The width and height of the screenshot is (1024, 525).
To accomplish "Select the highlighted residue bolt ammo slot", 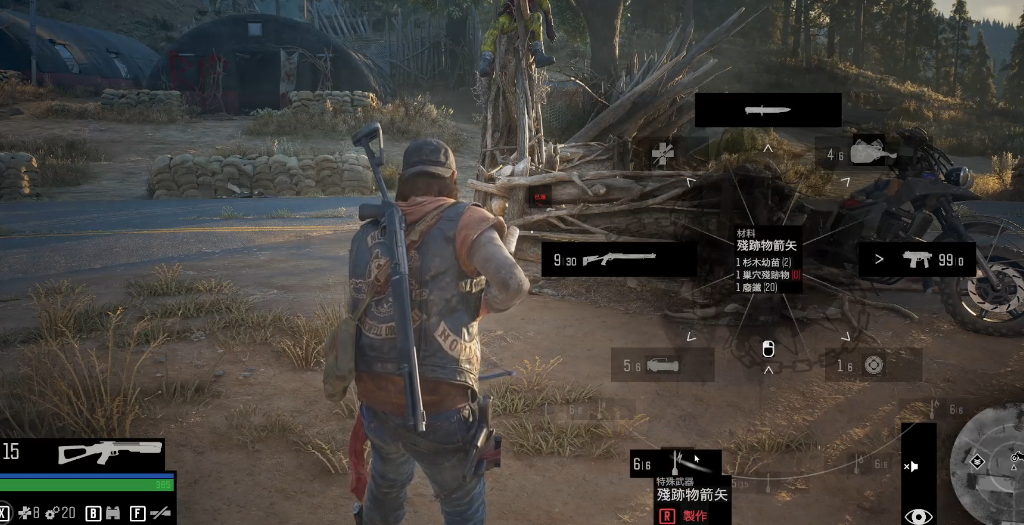I will pyautogui.click(x=680, y=463).
